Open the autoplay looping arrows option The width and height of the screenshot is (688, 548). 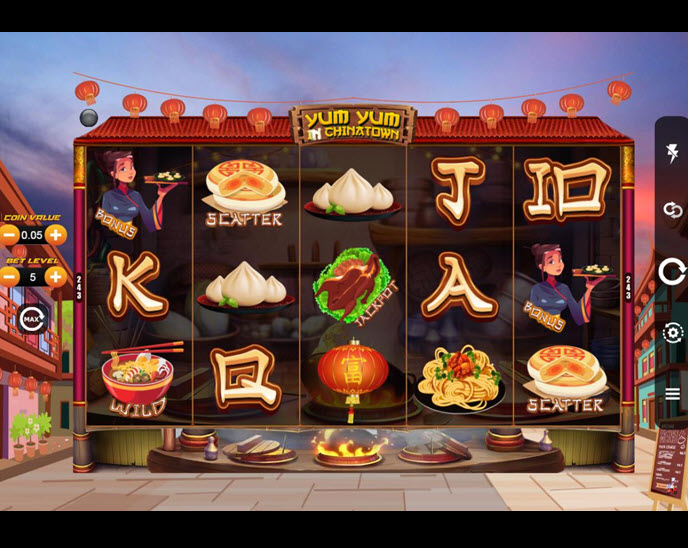pyautogui.click(x=672, y=210)
